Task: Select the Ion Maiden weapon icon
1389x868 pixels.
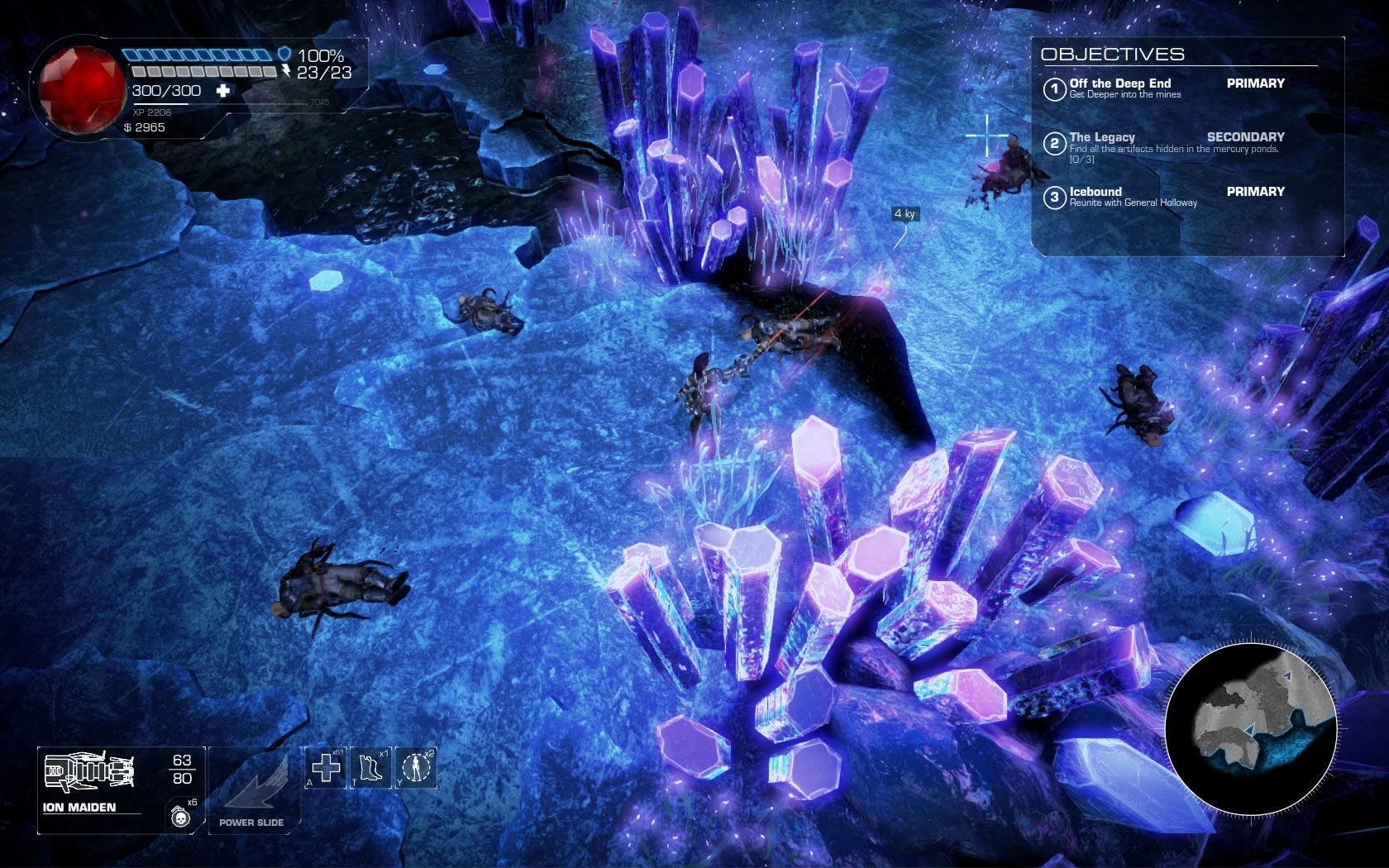Action: (89, 771)
